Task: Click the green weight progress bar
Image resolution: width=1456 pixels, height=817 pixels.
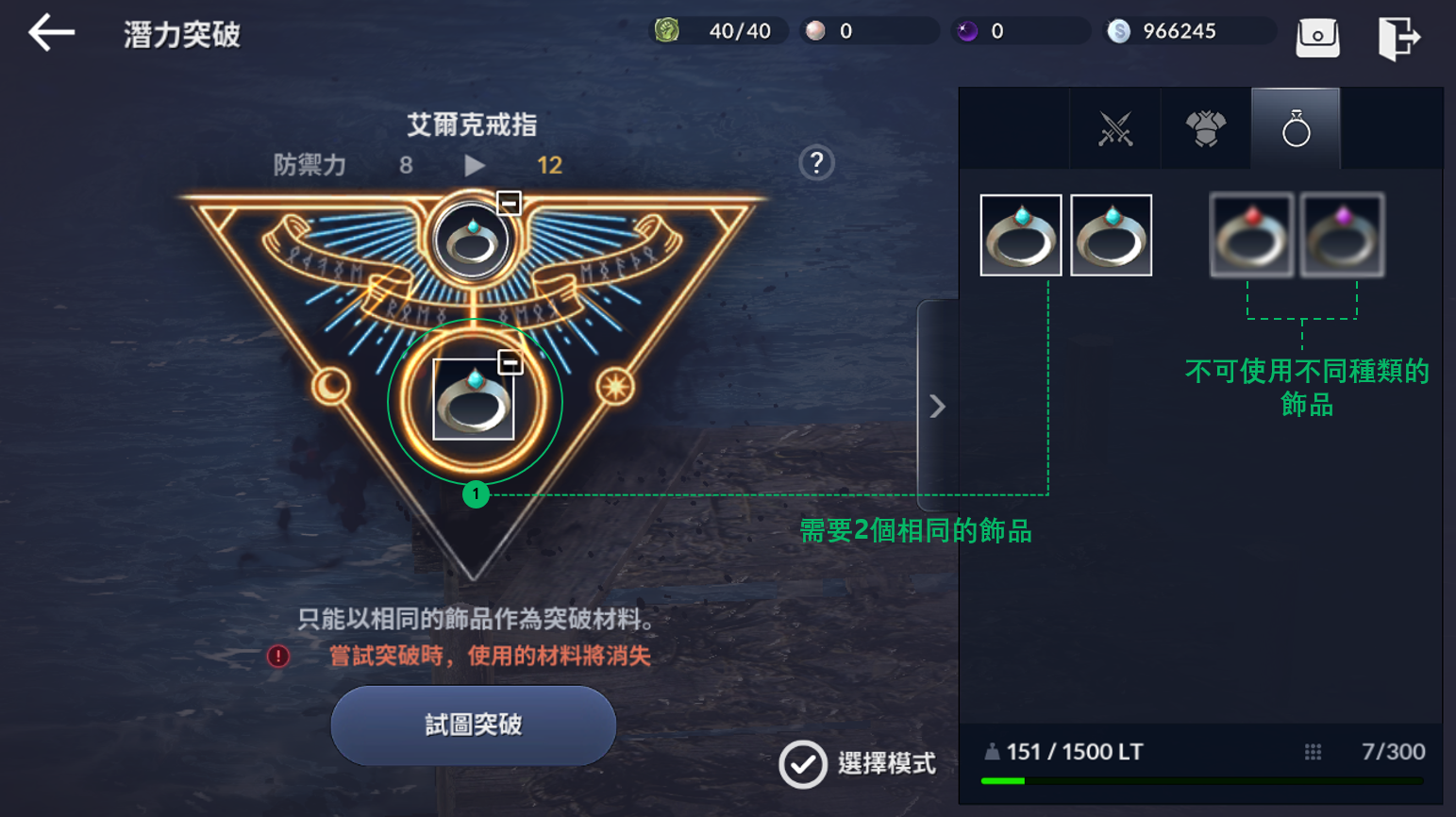Action: coord(1004,781)
